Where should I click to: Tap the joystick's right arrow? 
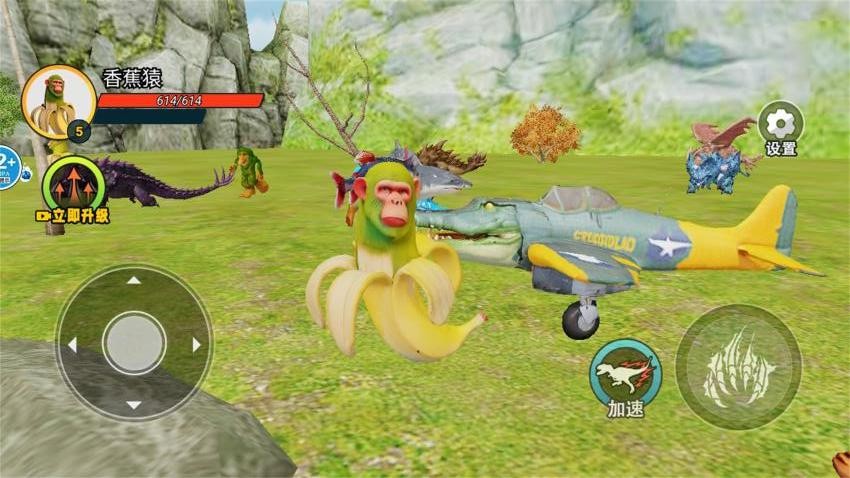point(197,344)
